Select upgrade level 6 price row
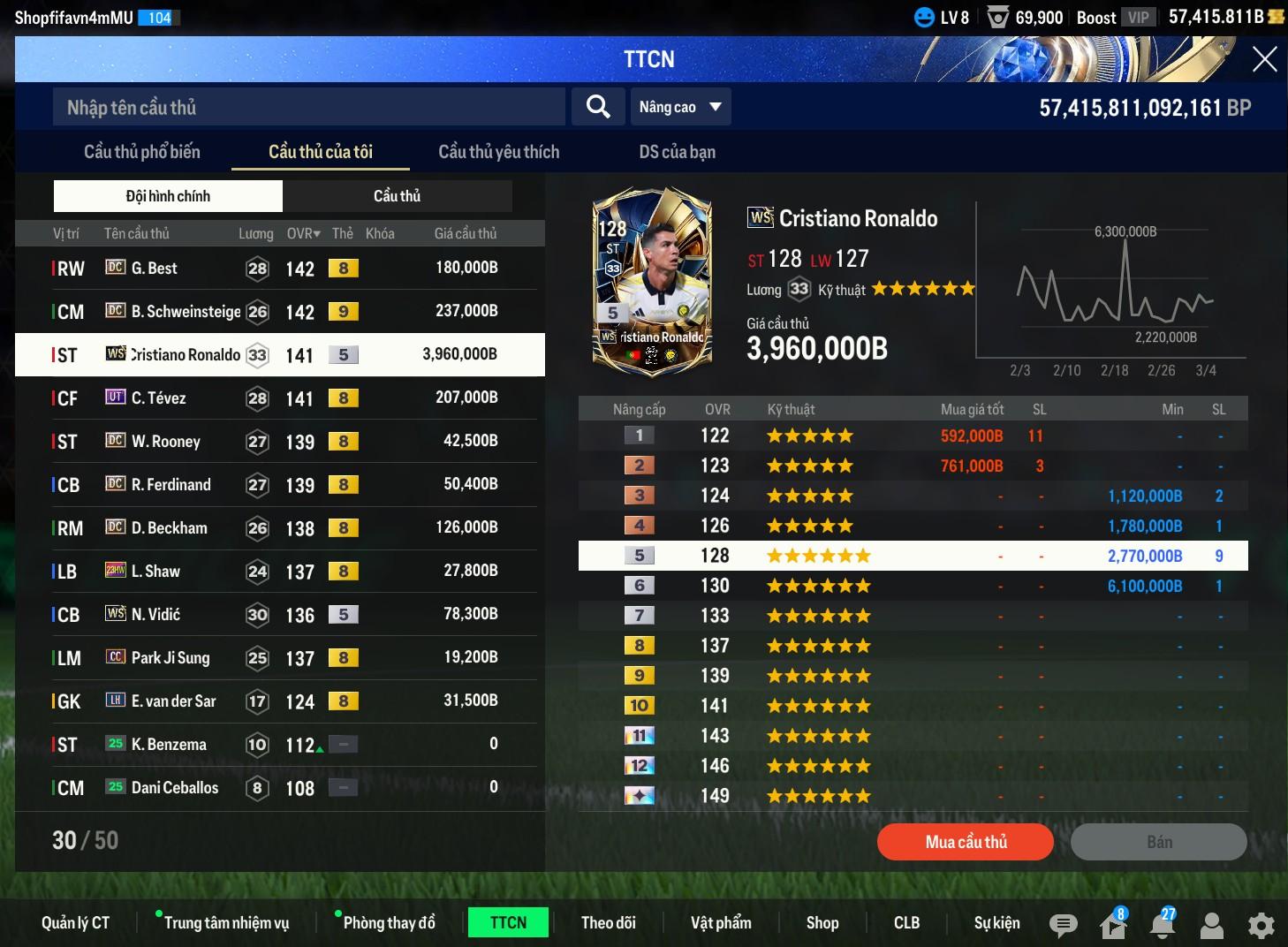 click(x=913, y=586)
